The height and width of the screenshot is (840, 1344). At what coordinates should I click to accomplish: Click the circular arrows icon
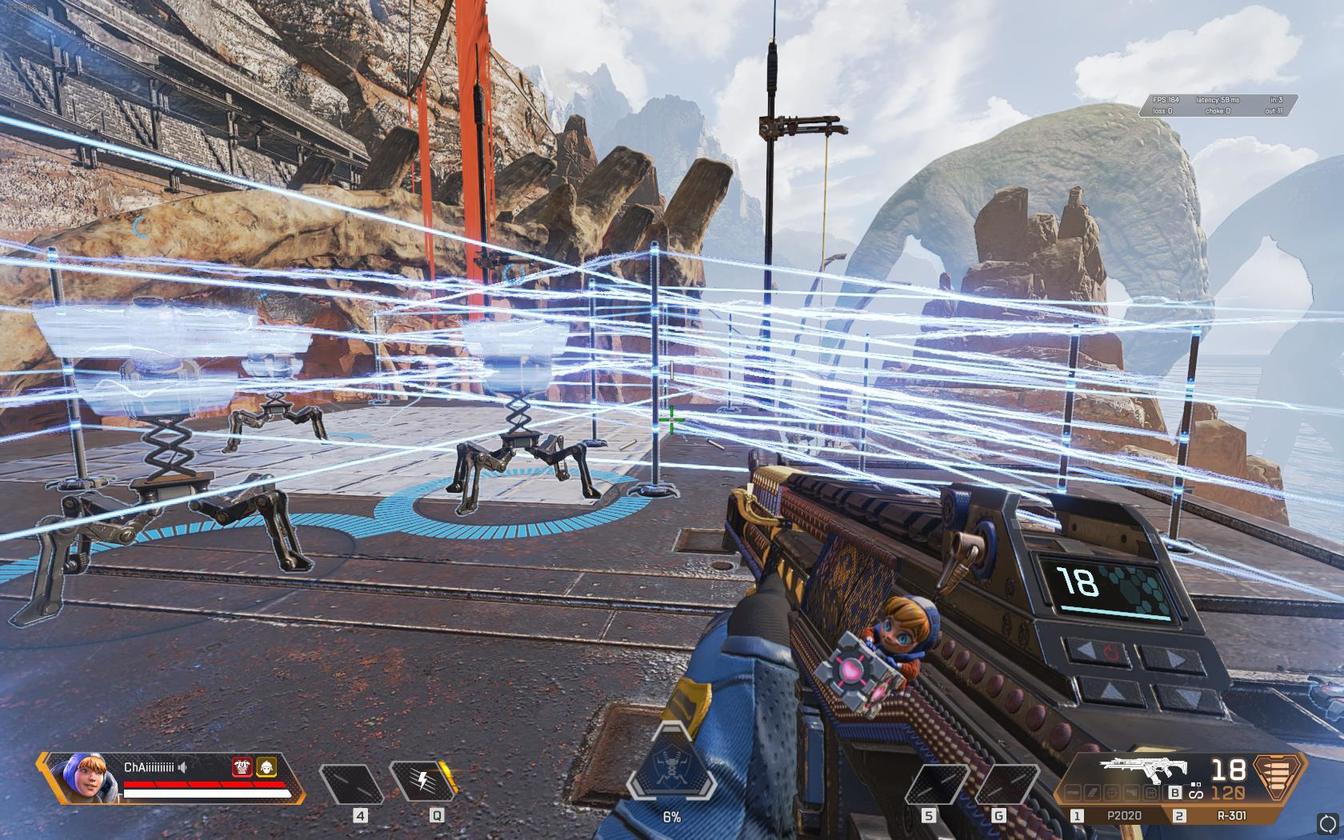(1327, 822)
